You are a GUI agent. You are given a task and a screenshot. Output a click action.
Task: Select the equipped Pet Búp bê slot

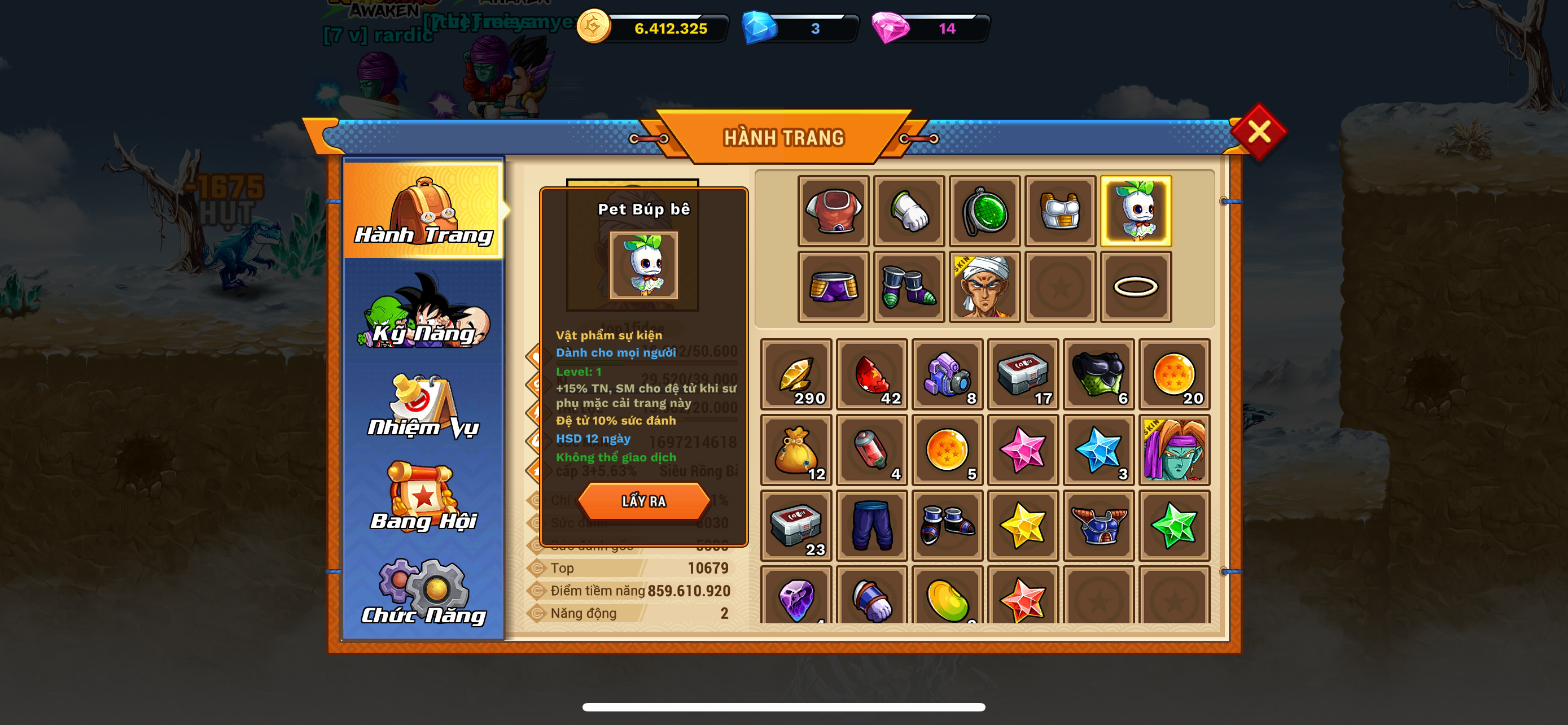click(x=1135, y=211)
